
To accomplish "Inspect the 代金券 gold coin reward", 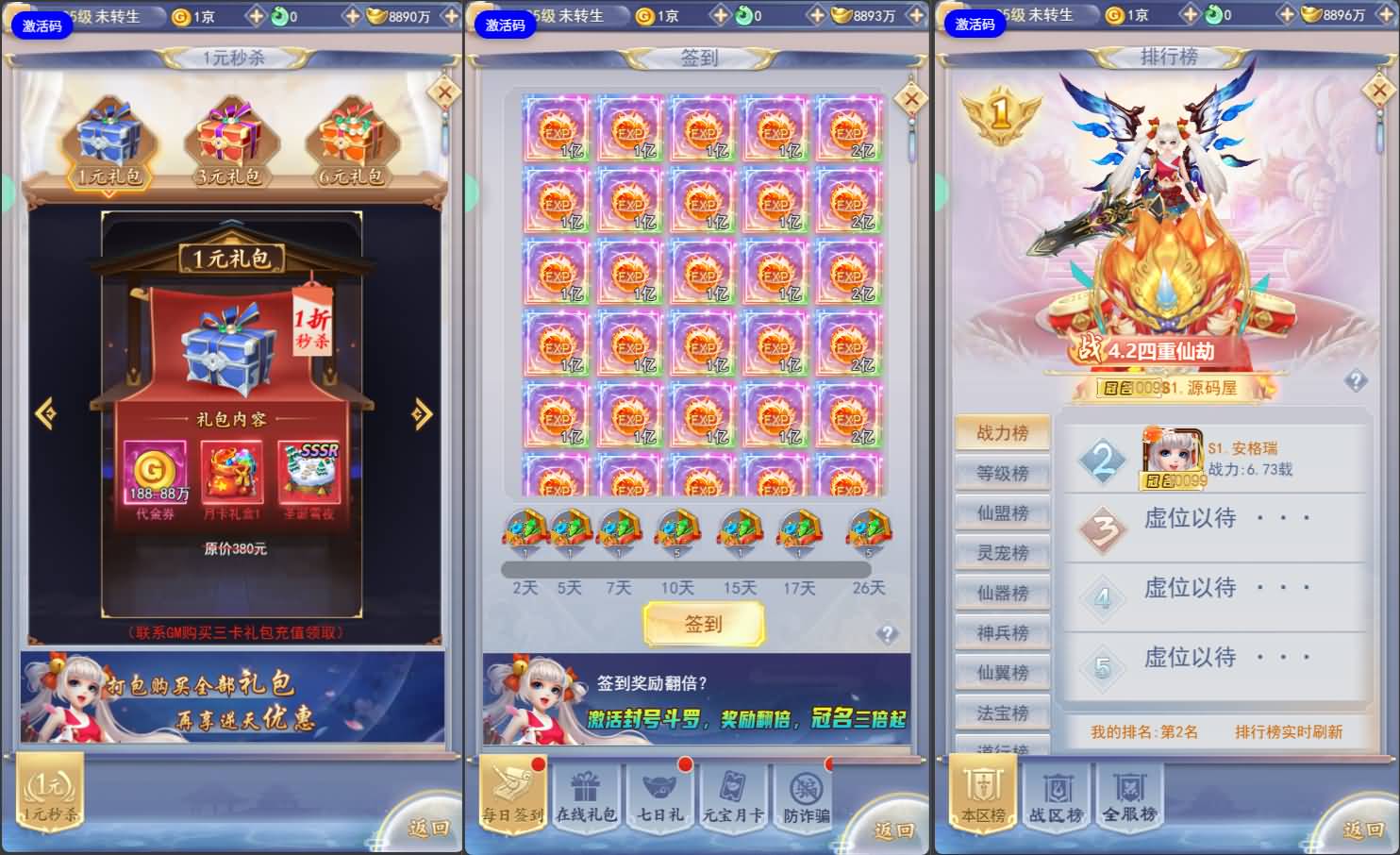I will coord(156,472).
